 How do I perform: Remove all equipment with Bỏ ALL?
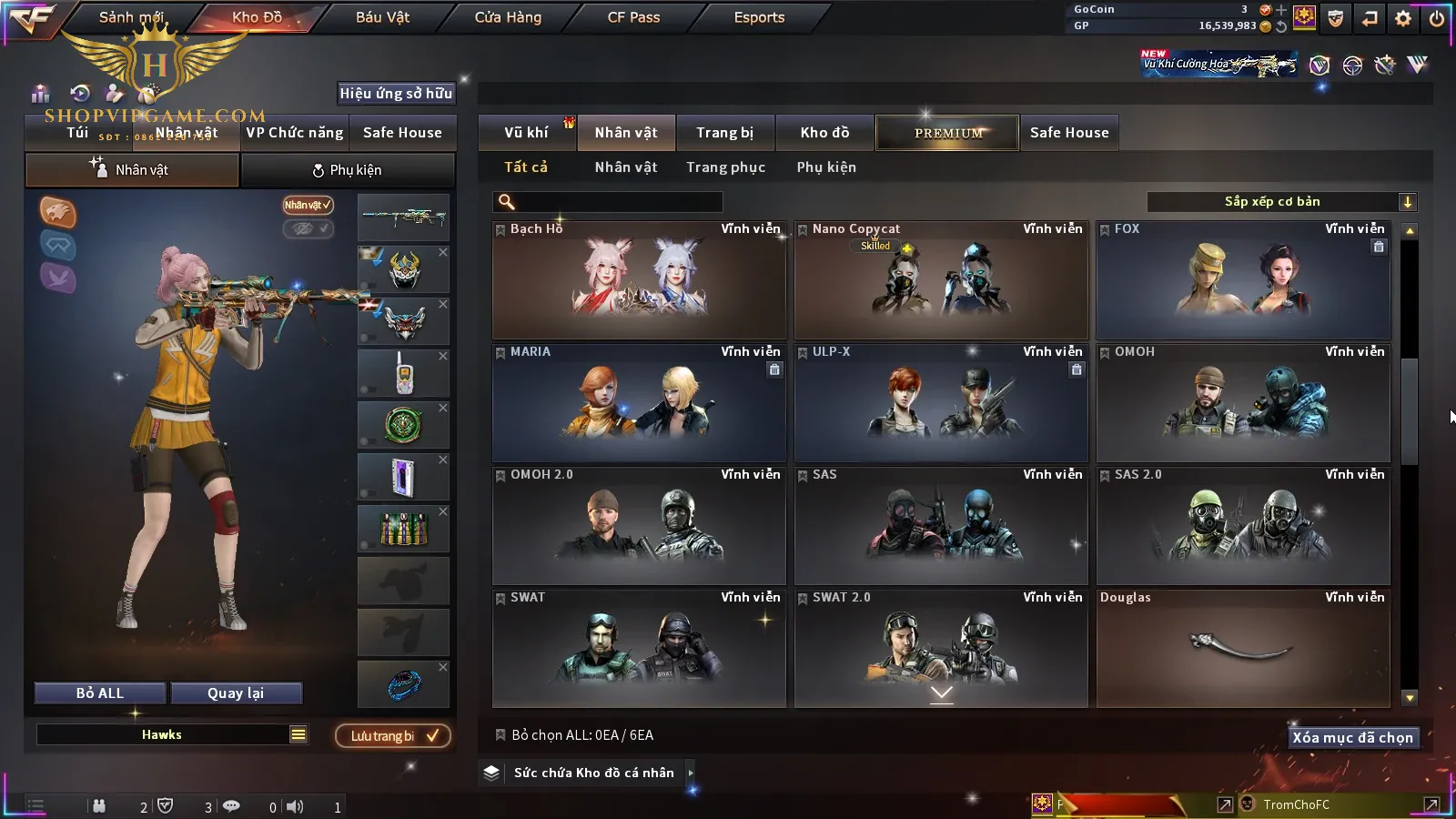[x=100, y=693]
